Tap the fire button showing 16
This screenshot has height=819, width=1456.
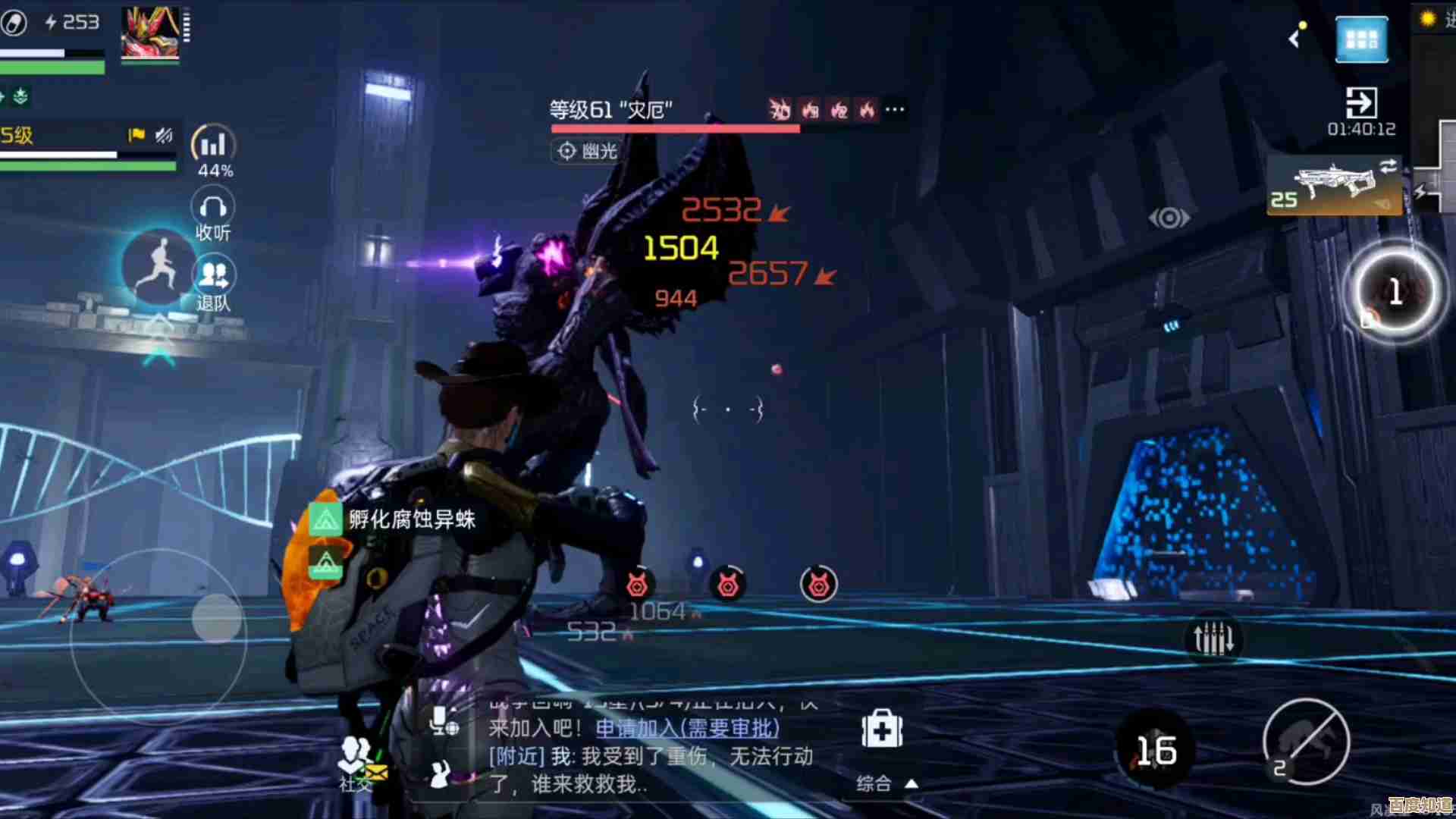[x=1156, y=751]
